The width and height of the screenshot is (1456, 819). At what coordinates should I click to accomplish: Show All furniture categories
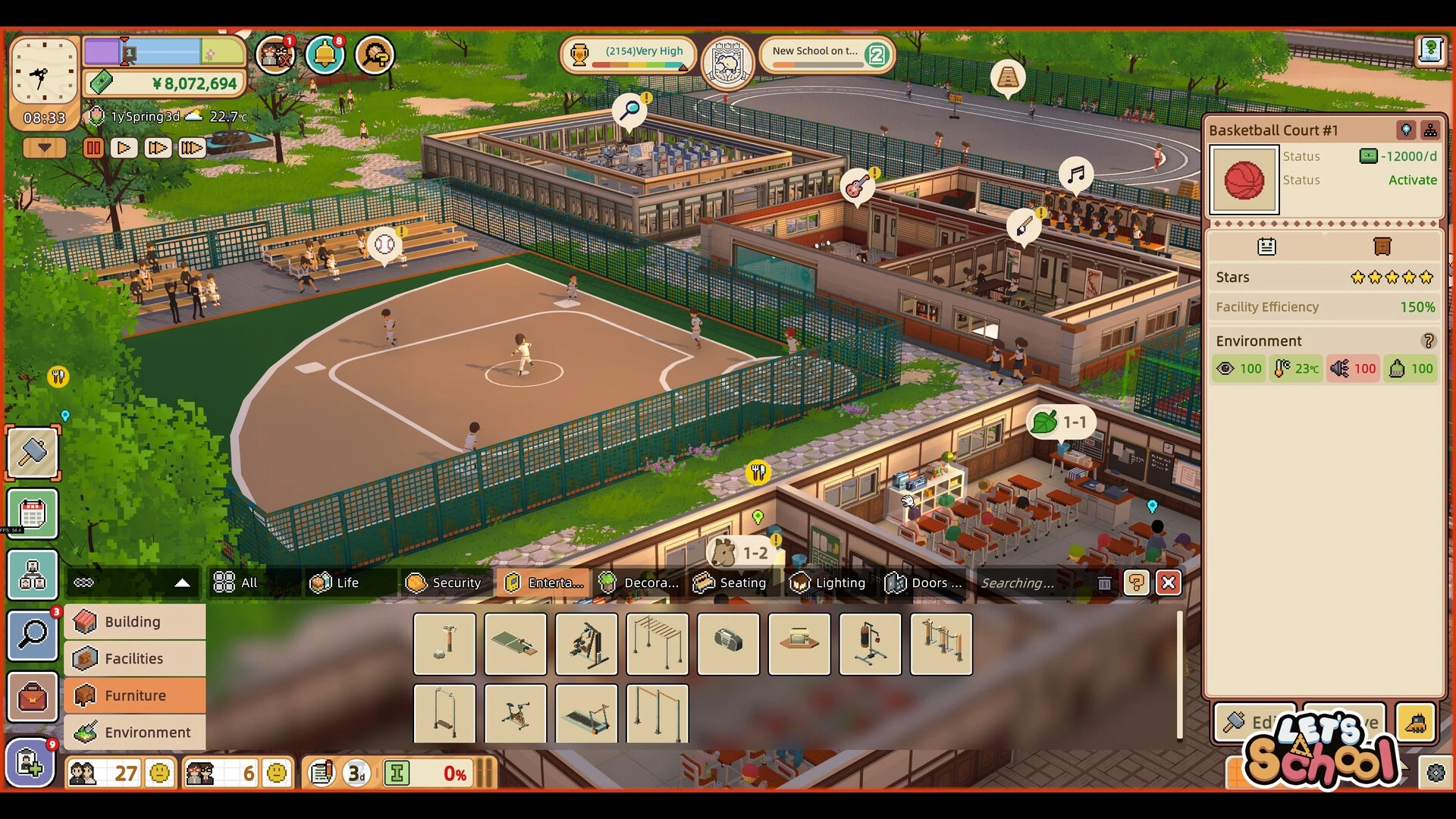tap(236, 582)
